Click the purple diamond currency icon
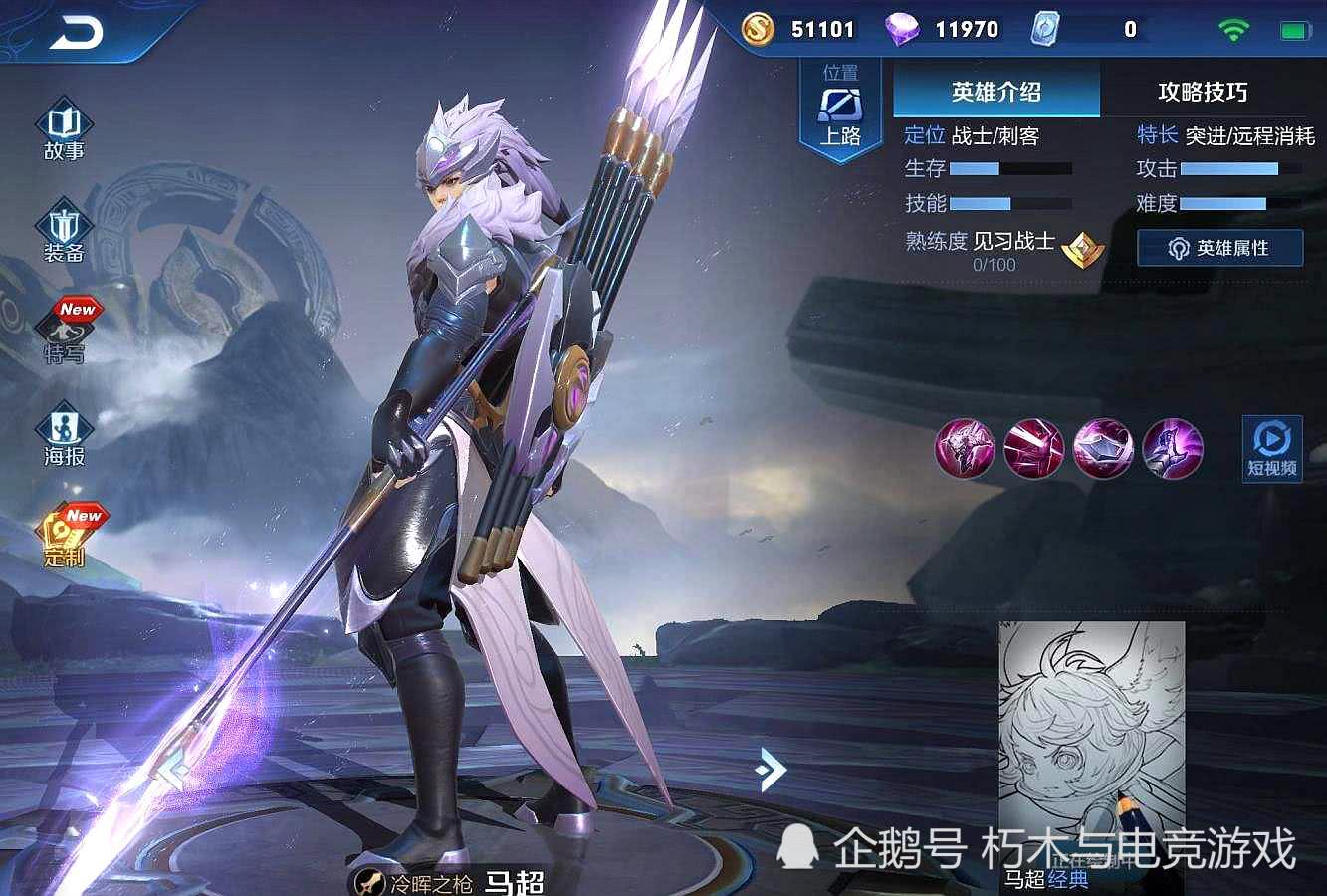This screenshot has height=896, width=1327. (902, 29)
